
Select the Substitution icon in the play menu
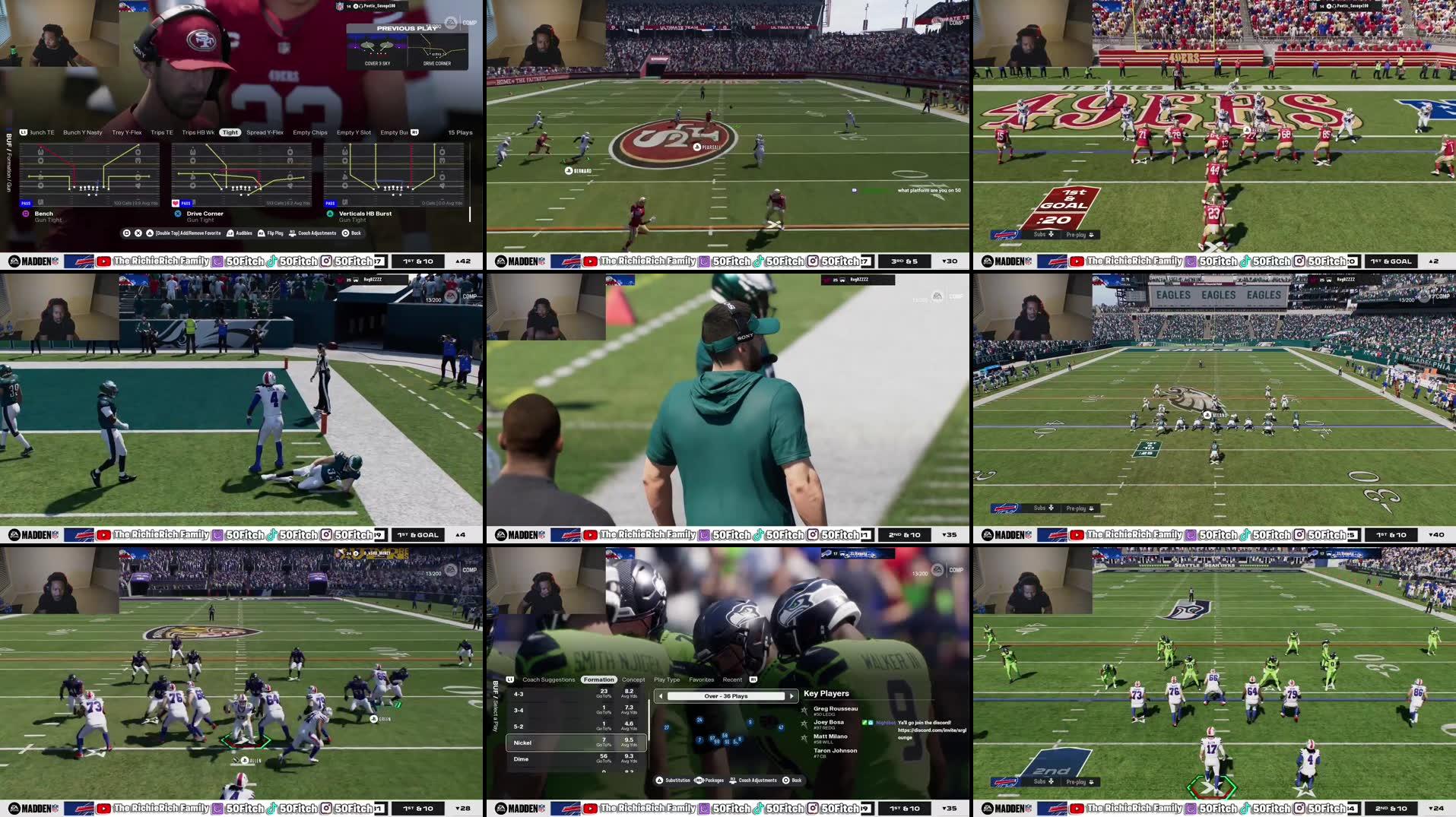(x=660, y=780)
